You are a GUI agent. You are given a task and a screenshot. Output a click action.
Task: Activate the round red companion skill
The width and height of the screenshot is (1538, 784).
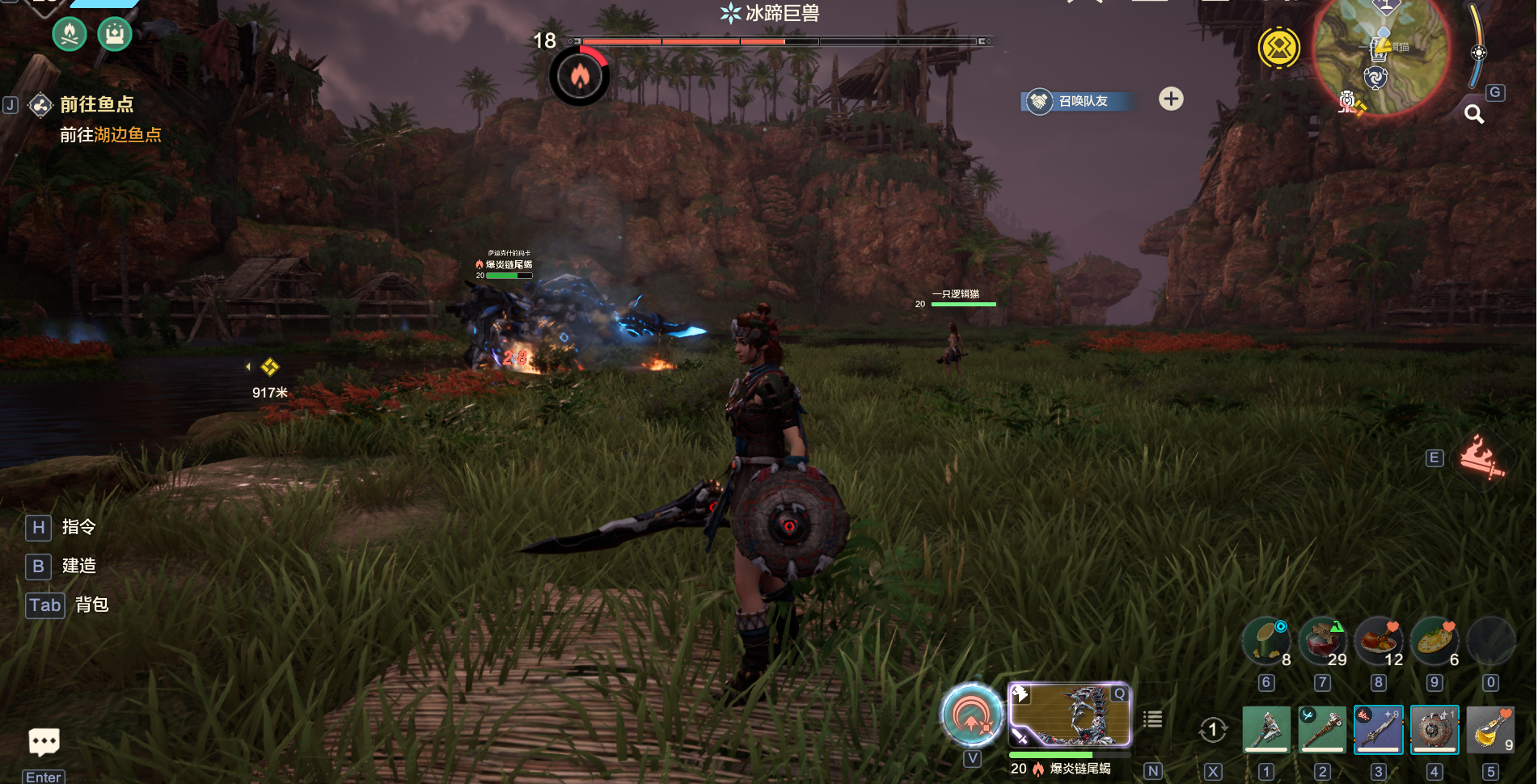pos(972,714)
